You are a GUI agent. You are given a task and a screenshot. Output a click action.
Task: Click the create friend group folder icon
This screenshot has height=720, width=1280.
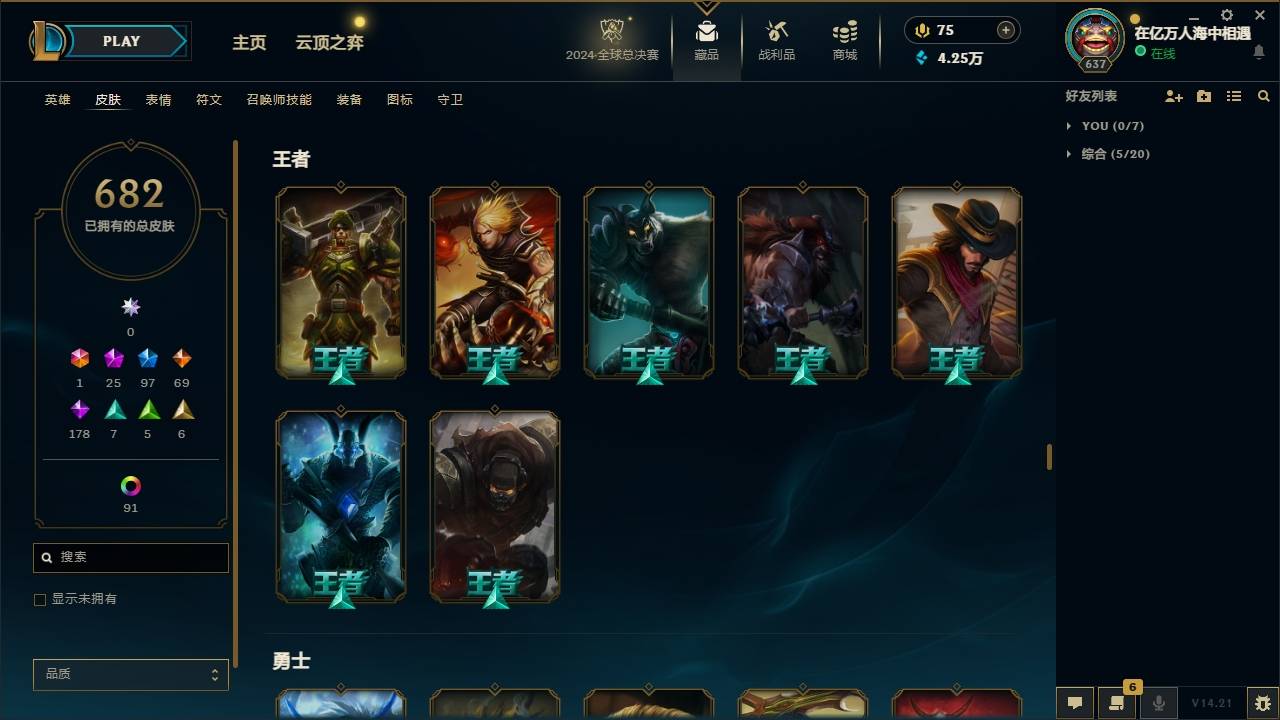(1203, 95)
